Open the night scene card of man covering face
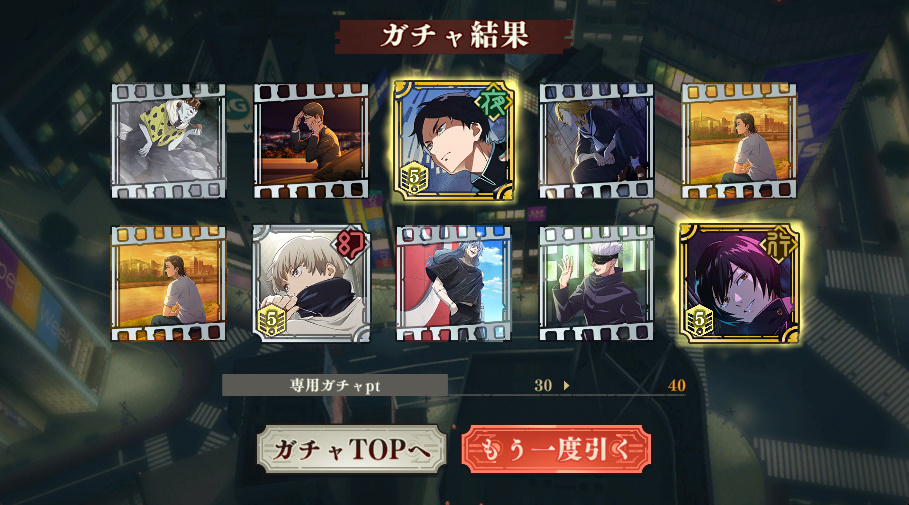 (x=311, y=141)
